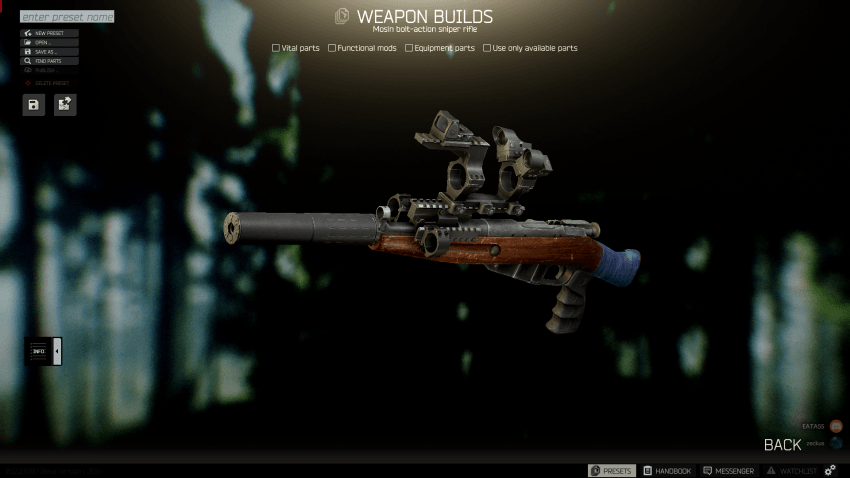
Task: Switch to the Presets tab
Action: 611,470
